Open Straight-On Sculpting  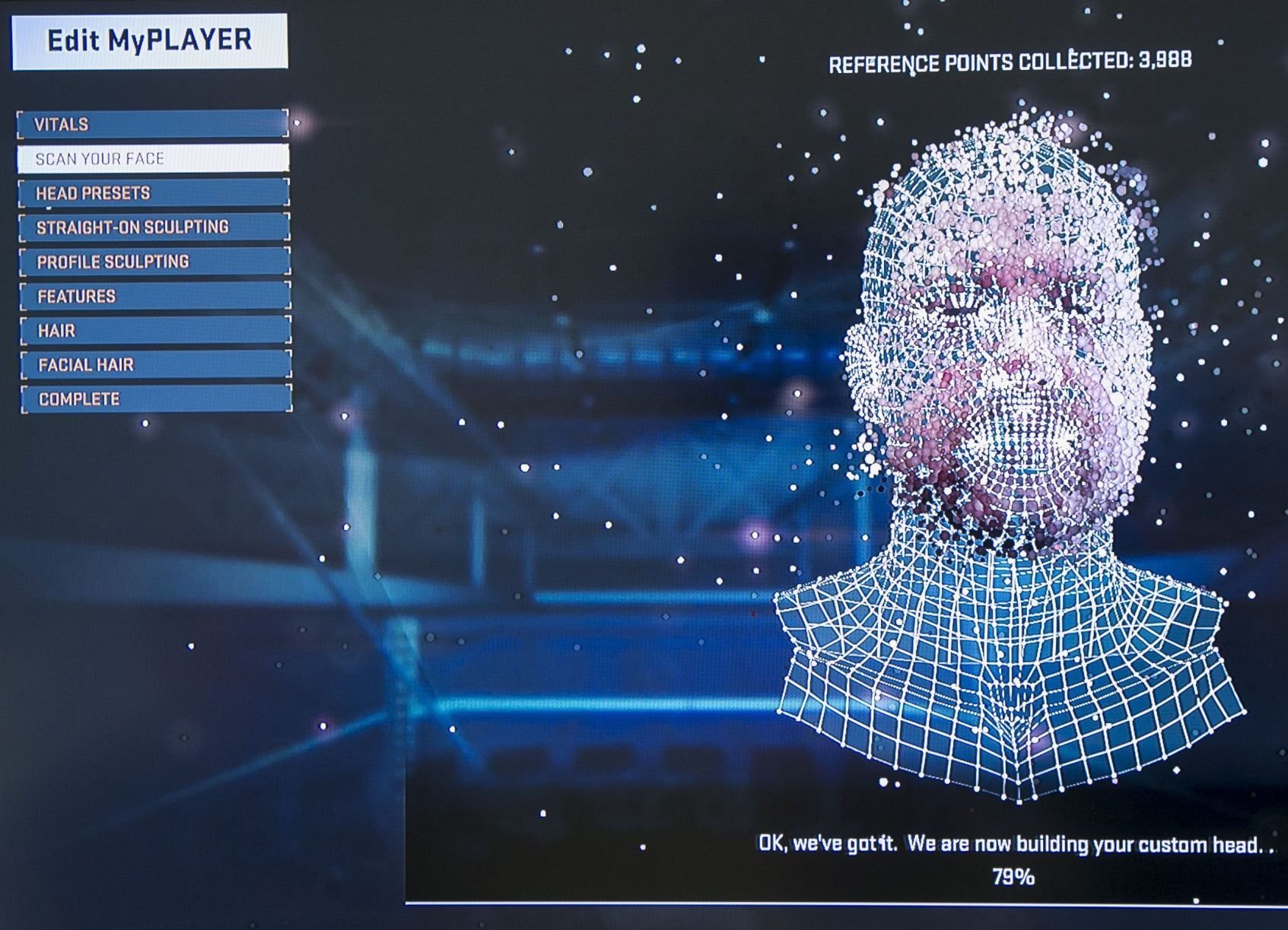(152, 227)
